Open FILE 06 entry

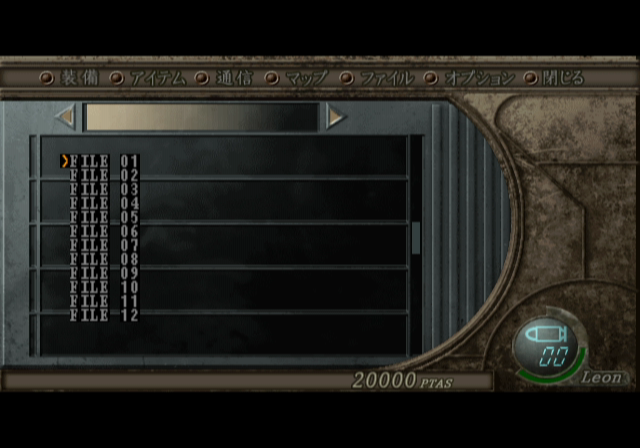[104, 231]
